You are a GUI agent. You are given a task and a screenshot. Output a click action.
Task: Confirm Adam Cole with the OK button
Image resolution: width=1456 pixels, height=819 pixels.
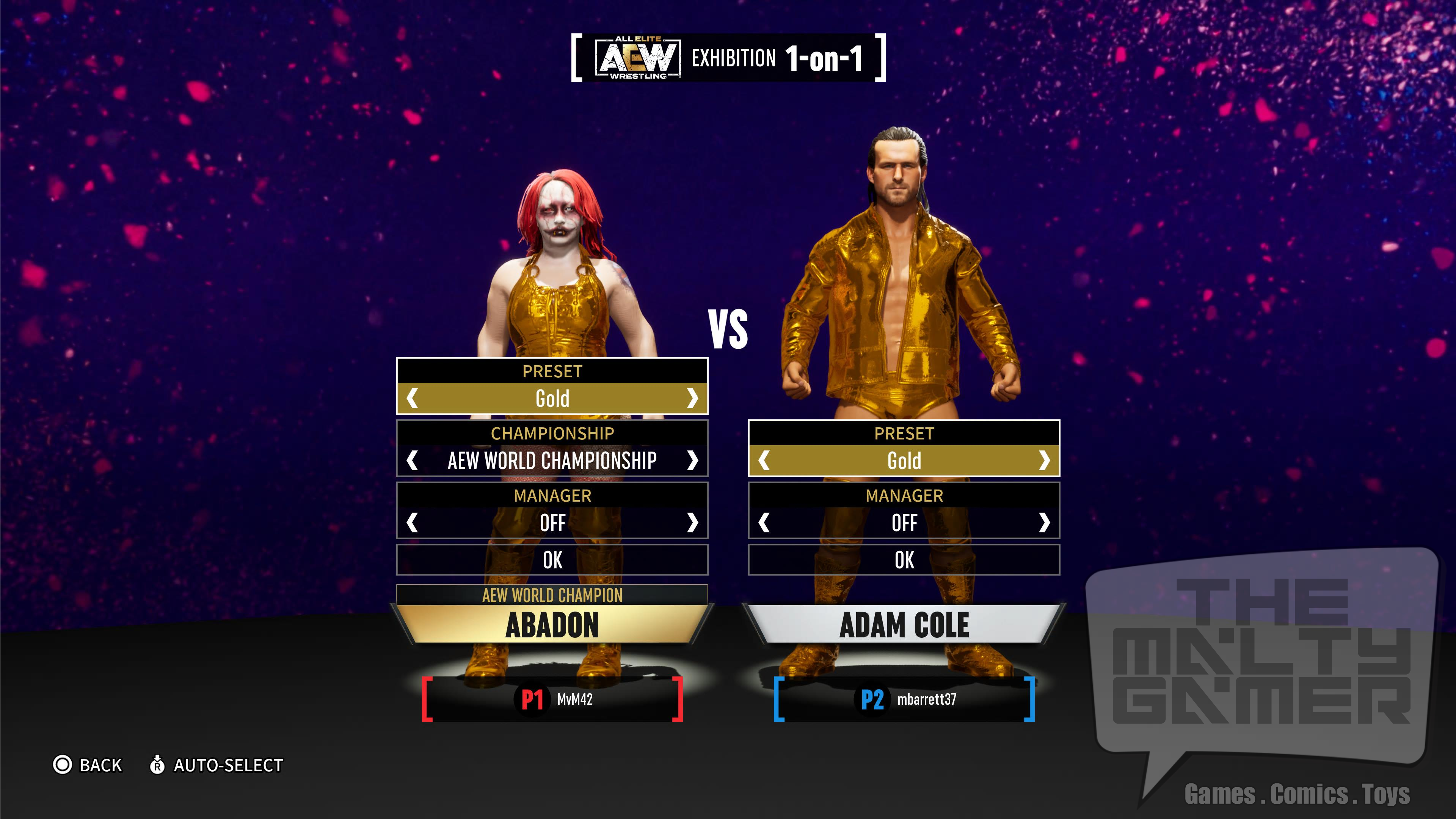(x=904, y=560)
